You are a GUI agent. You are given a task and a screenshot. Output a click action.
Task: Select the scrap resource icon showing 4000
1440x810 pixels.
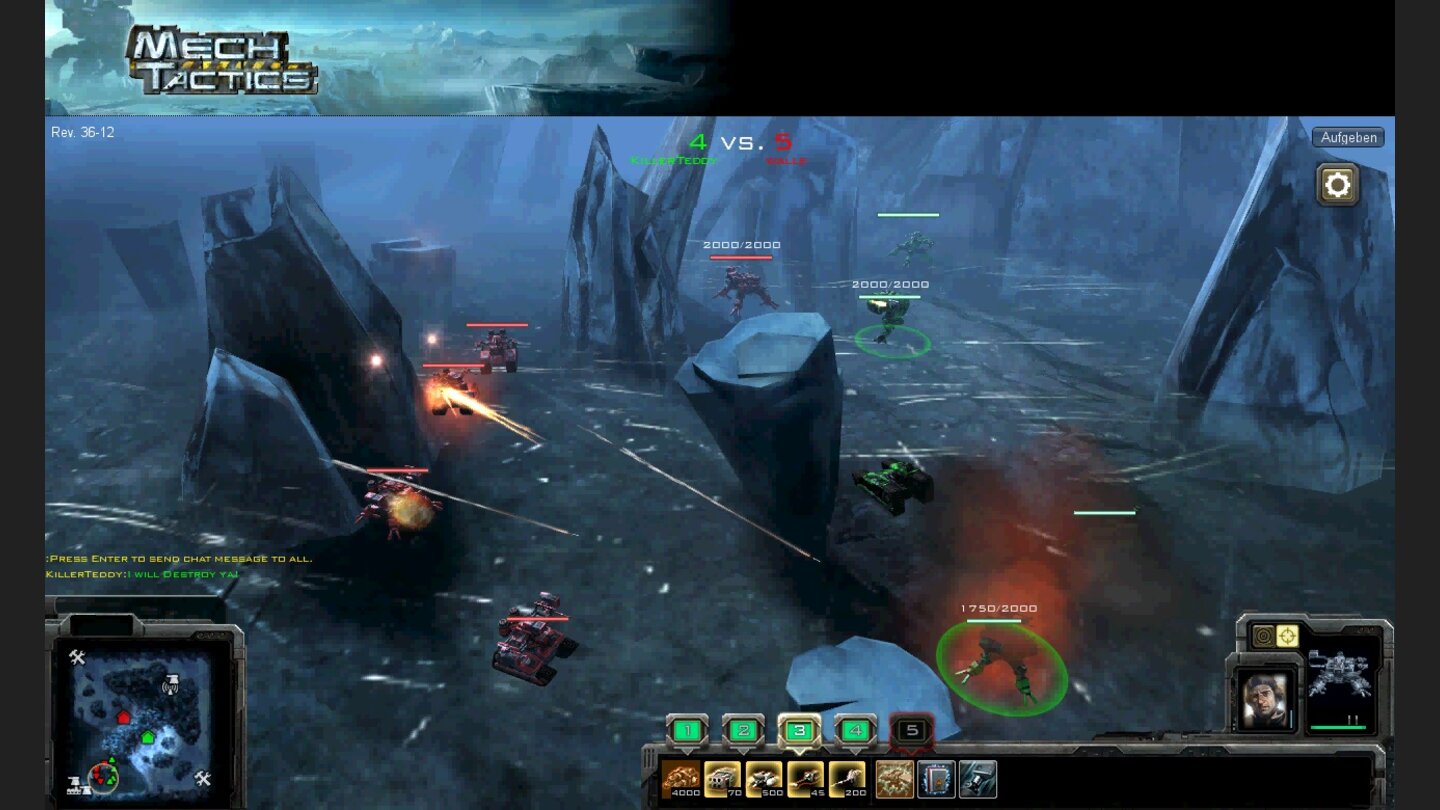coord(682,777)
